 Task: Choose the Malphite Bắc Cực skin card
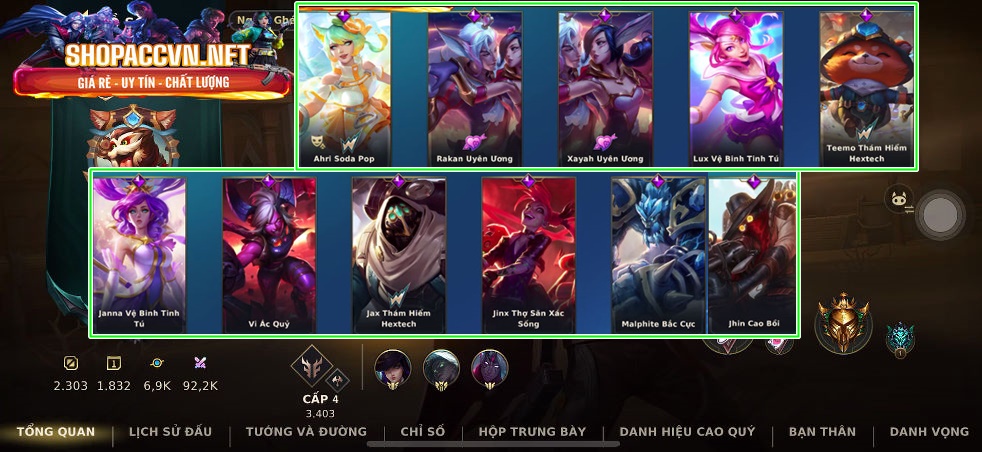click(658, 255)
